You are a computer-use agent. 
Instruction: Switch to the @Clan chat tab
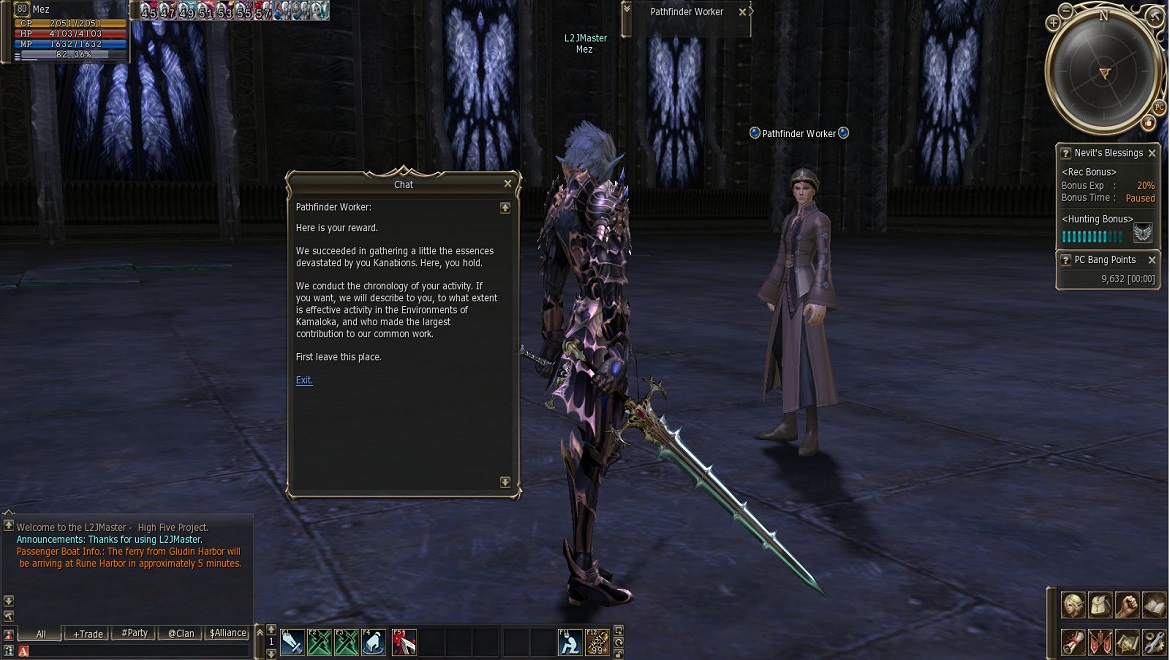pyautogui.click(x=181, y=633)
